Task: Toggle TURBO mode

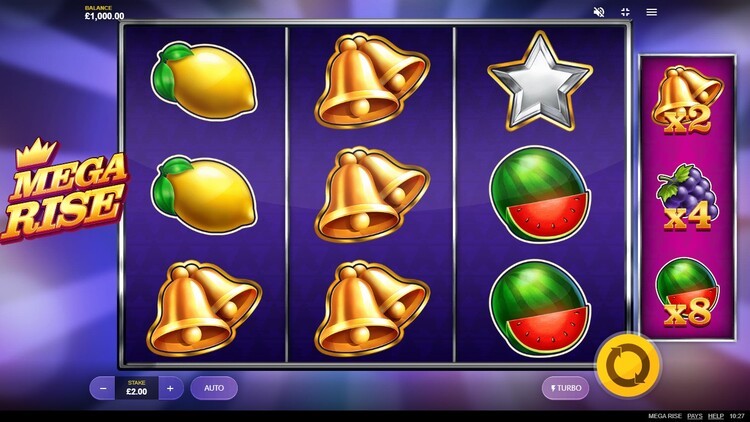Action: pos(565,388)
